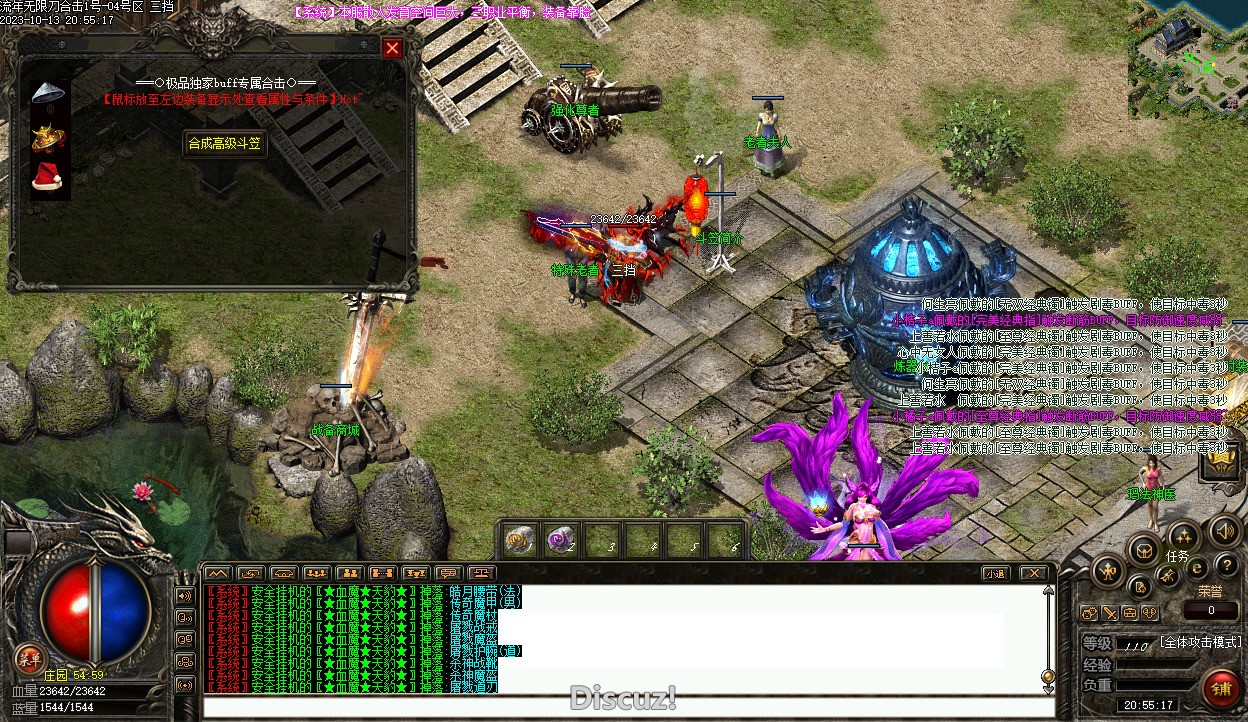The width and height of the screenshot is (1248, 722).
Task: Use the orange scroll in hotbar slot 1
Action: pos(519,540)
